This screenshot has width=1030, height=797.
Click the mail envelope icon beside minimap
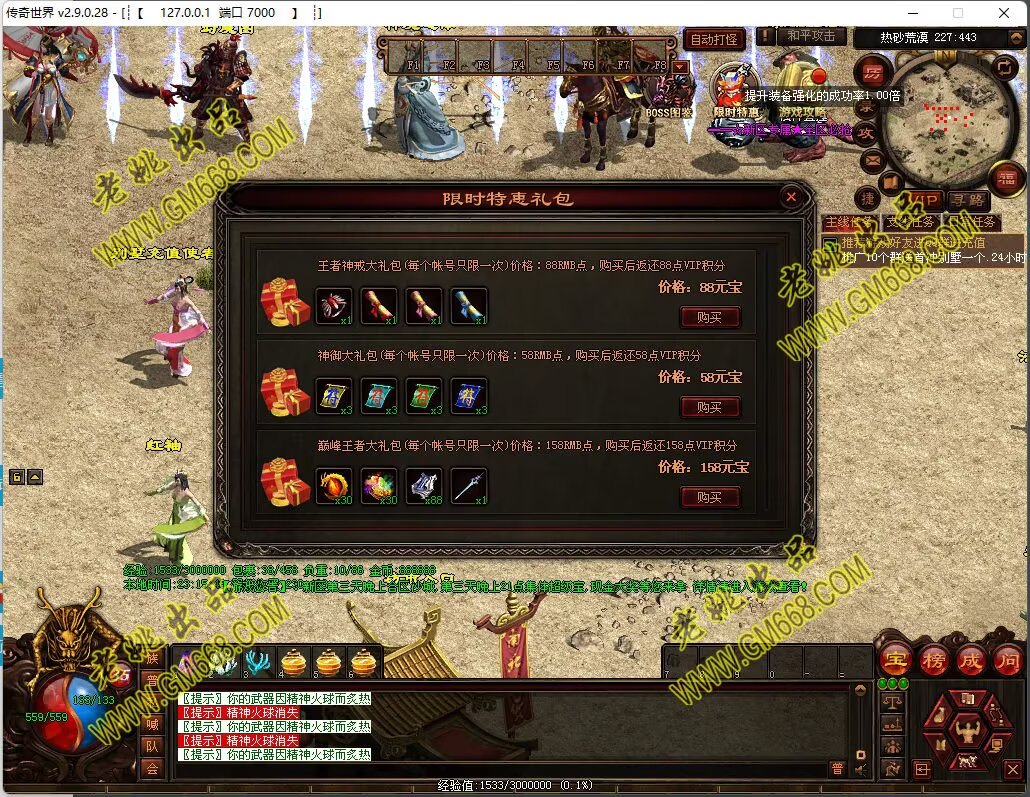(871, 159)
